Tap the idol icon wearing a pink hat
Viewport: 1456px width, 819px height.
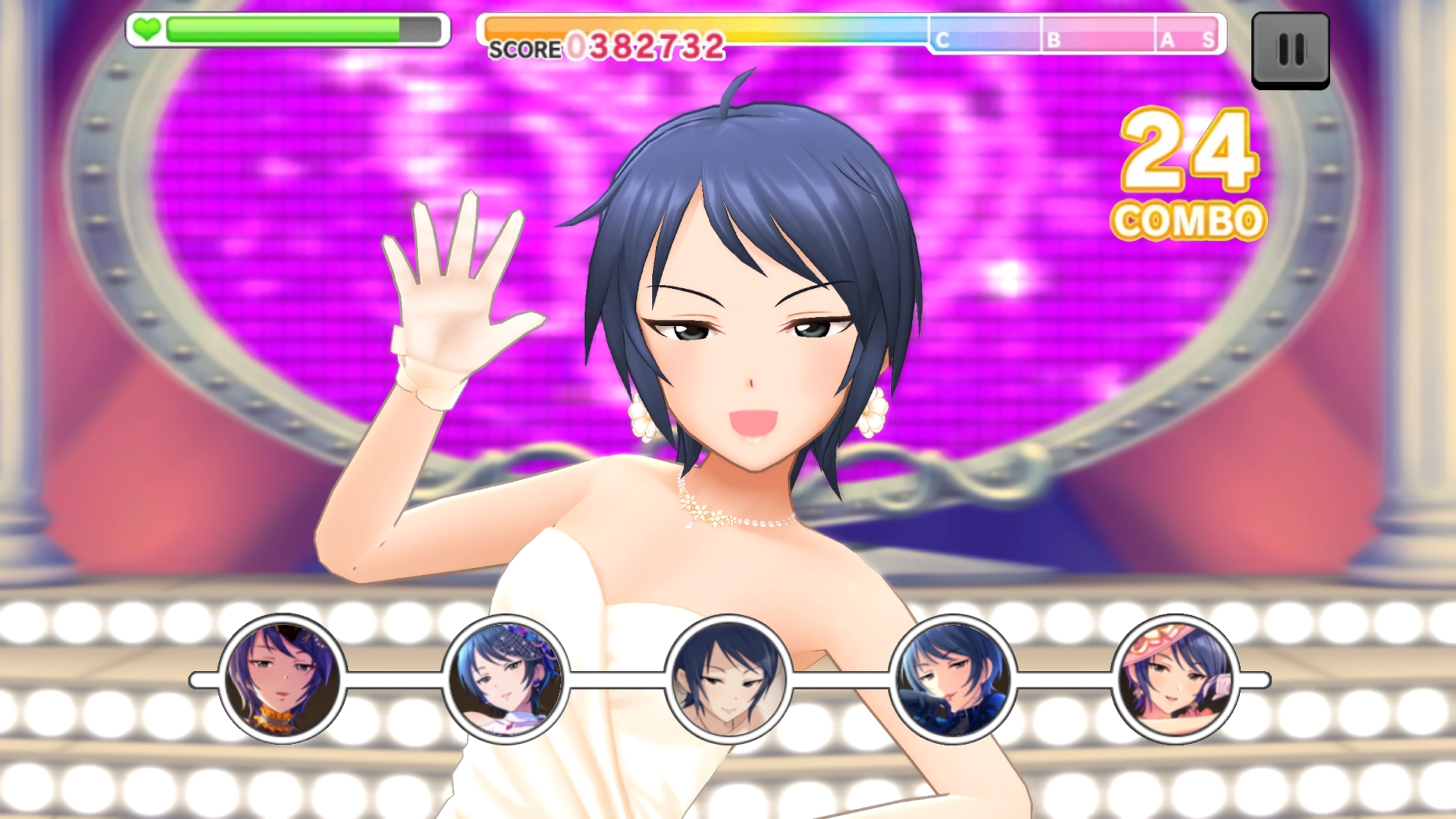[x=1175, y=679]
